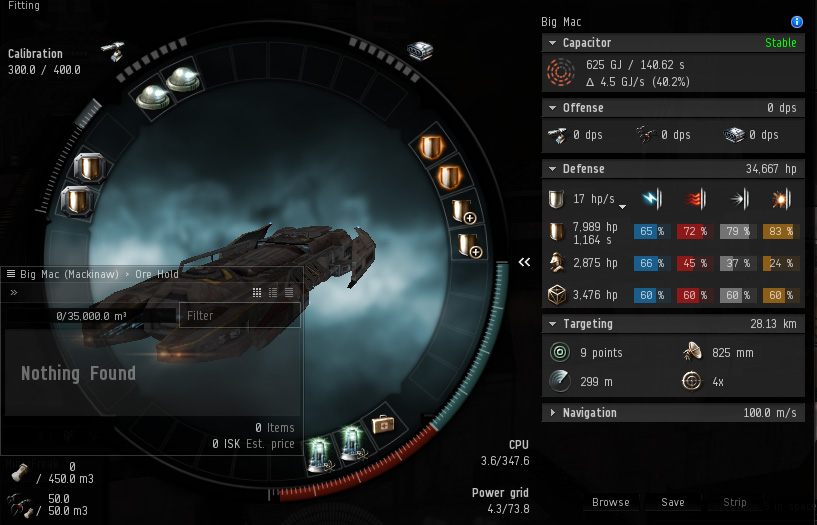Click the Filter field in Ore Hold
Viewport: 817px width, 525px height.
coord(239,316)
